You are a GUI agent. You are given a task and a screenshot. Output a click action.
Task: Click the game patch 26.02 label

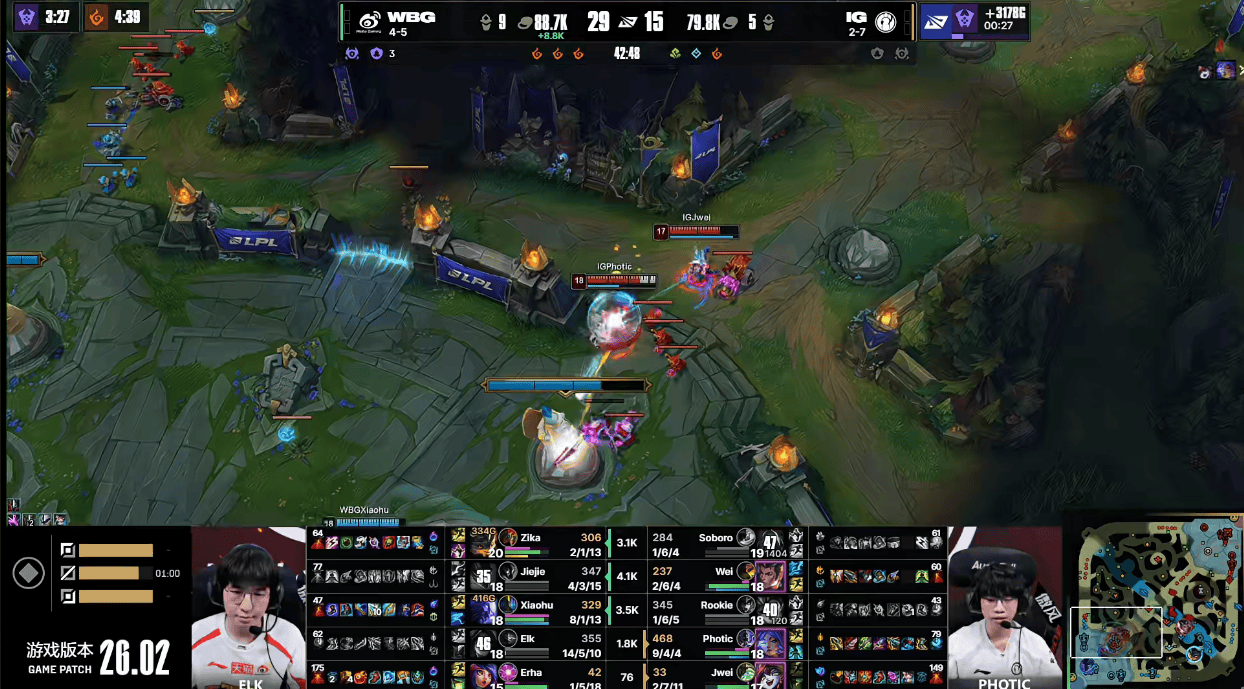tap(98, 657)
